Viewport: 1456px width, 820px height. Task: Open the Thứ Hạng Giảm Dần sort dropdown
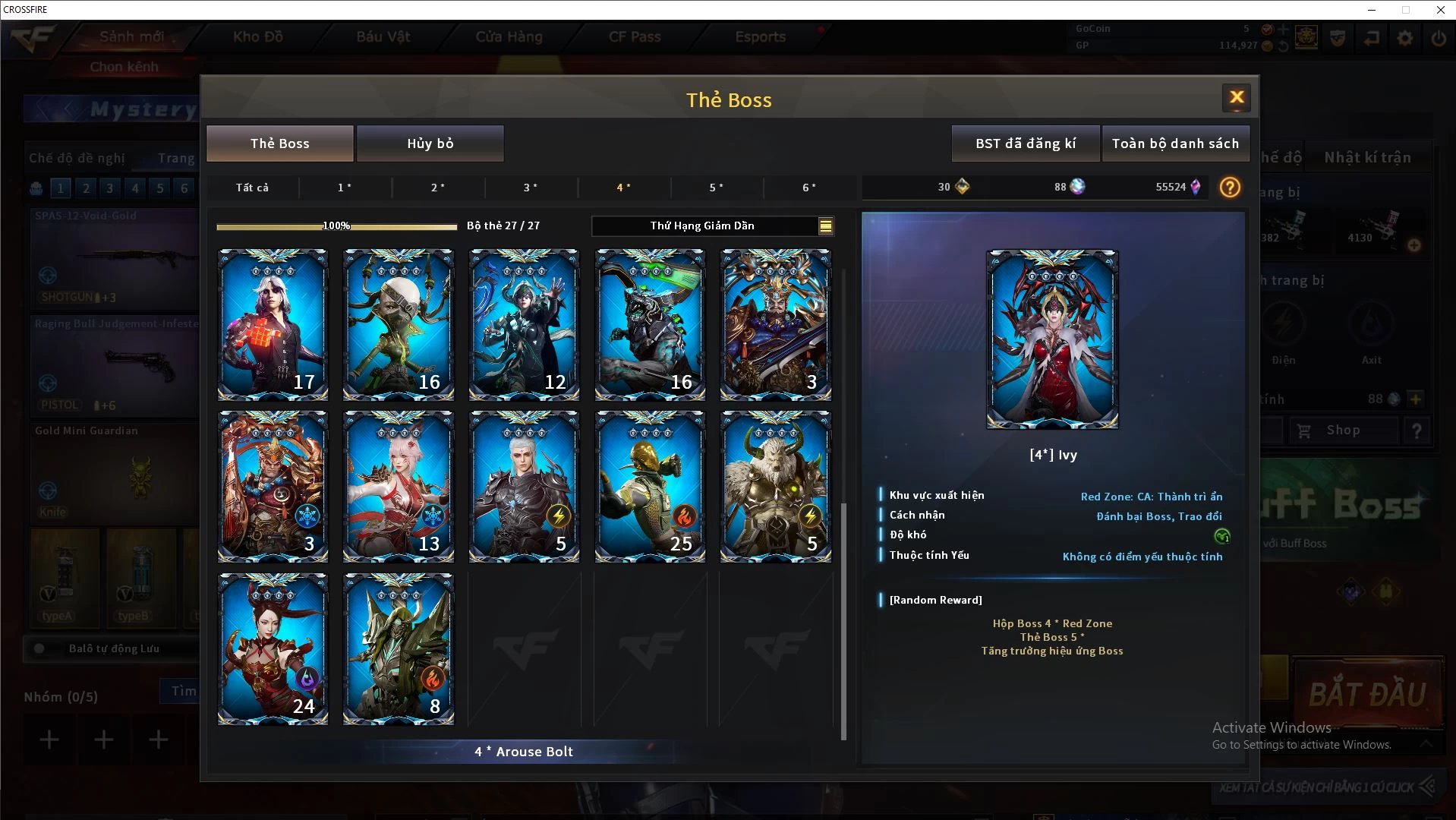pos(712,225)
